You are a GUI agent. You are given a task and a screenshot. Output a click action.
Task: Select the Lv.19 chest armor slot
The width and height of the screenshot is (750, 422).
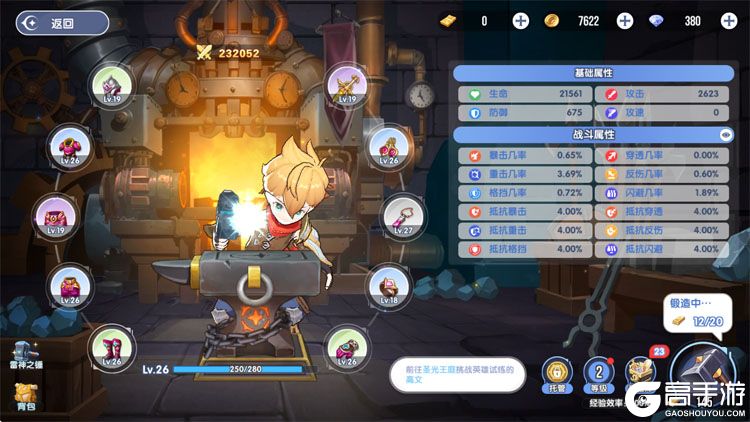point(55,215)
